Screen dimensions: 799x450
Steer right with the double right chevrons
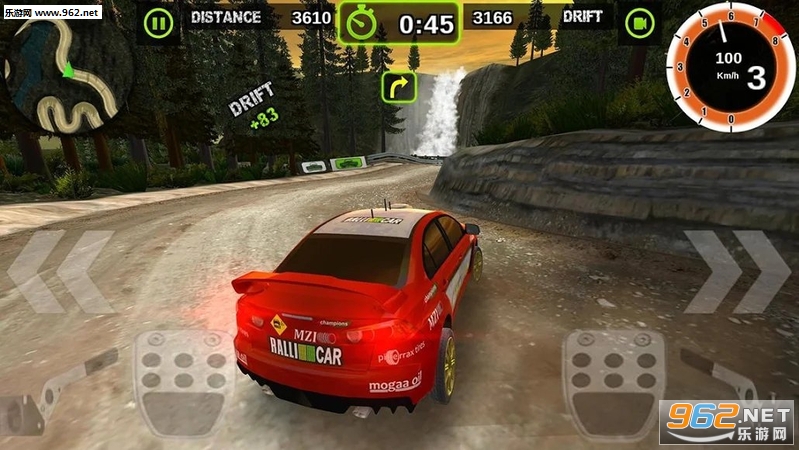tap(737, 272)
